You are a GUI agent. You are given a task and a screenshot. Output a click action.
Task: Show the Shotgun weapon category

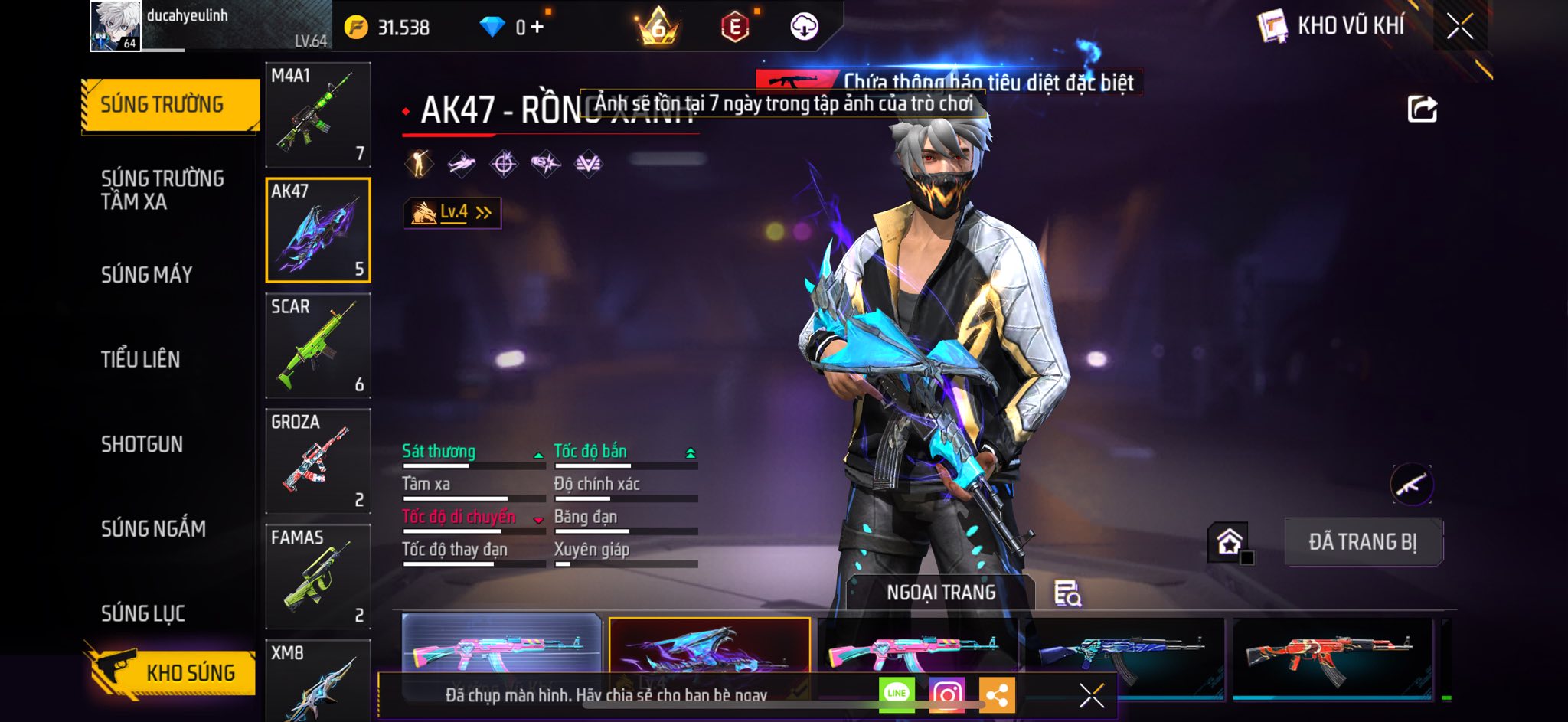pos(142,444)
